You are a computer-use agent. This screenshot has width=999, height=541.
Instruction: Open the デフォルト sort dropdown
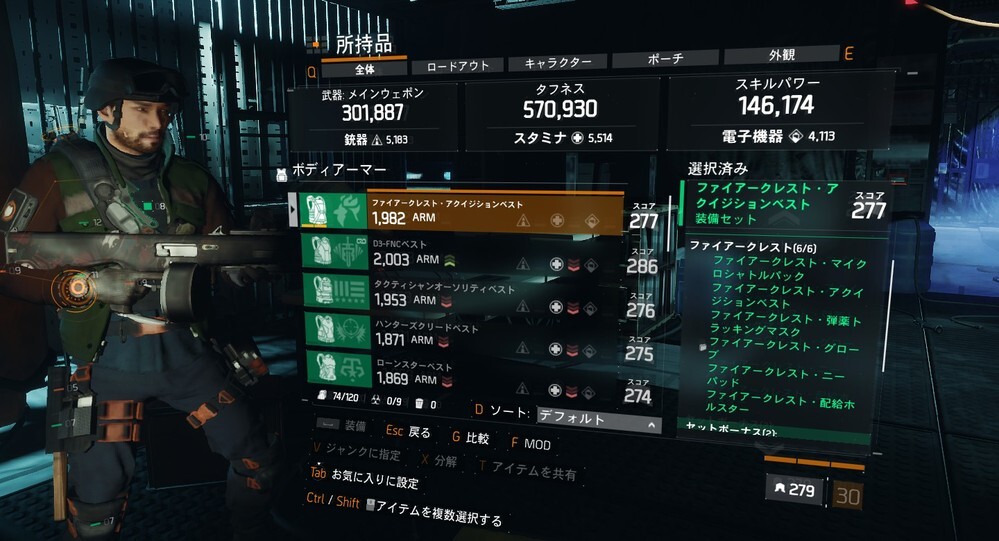pyautogui.click(x=598, y=420)
